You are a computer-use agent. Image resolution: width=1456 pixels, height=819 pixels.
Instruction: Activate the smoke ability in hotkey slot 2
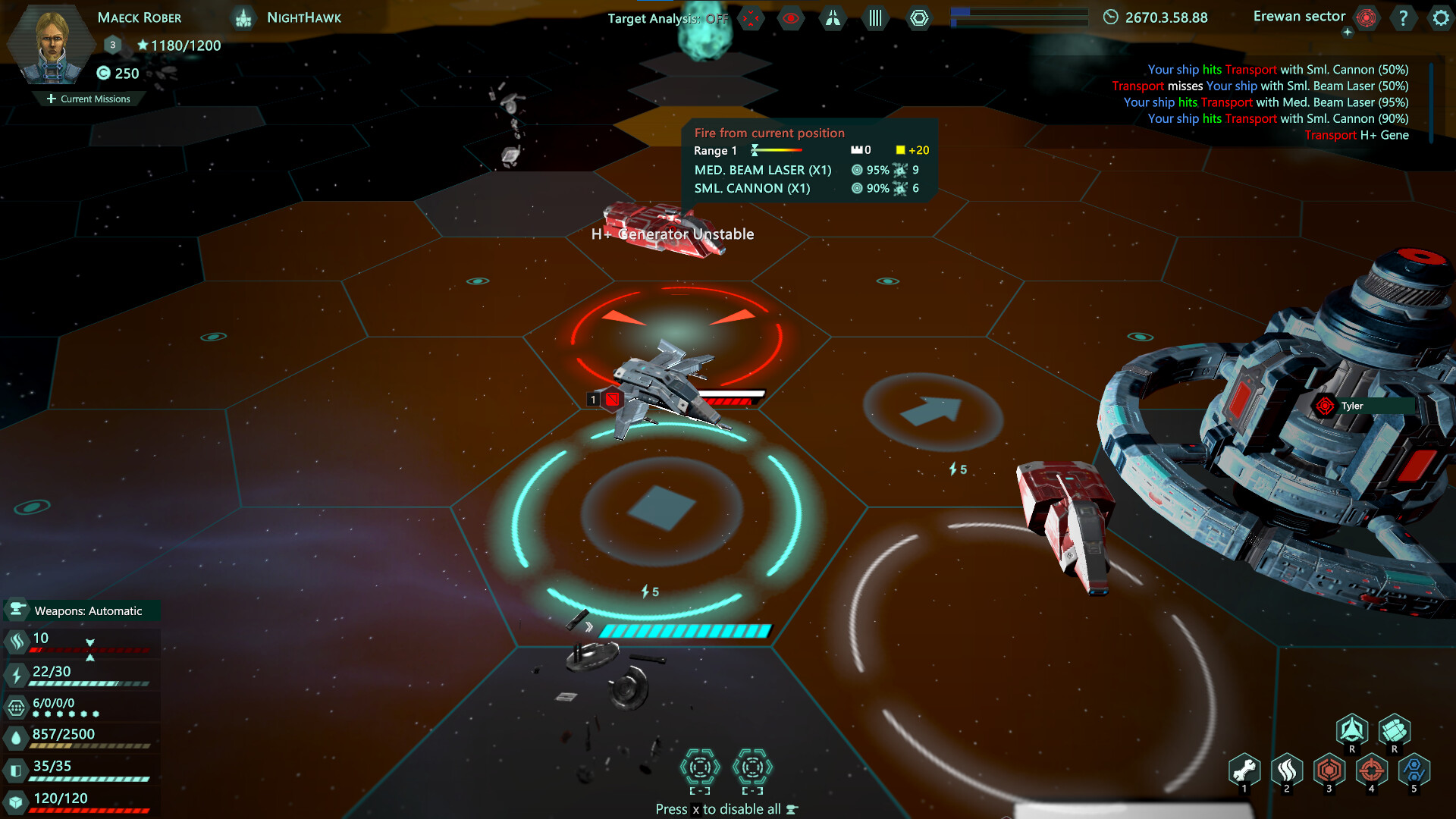(x=1288, y=771)
